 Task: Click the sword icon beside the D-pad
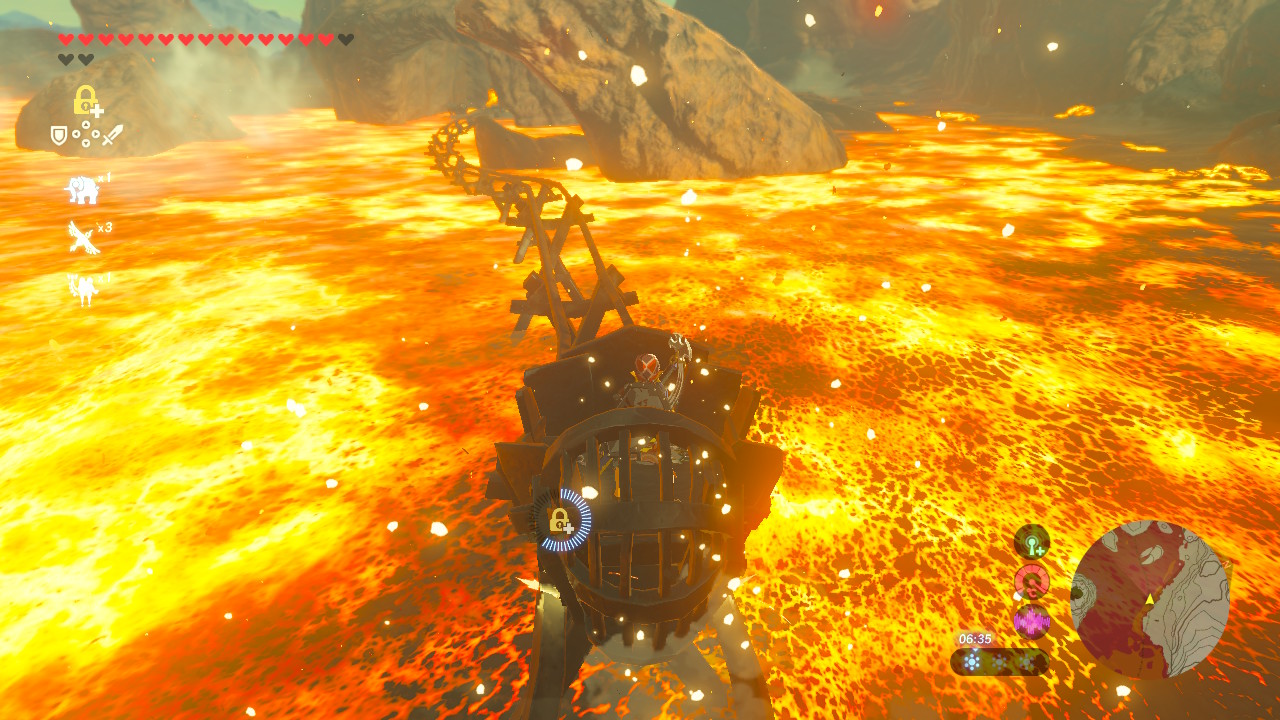click(x=112, y=135)
